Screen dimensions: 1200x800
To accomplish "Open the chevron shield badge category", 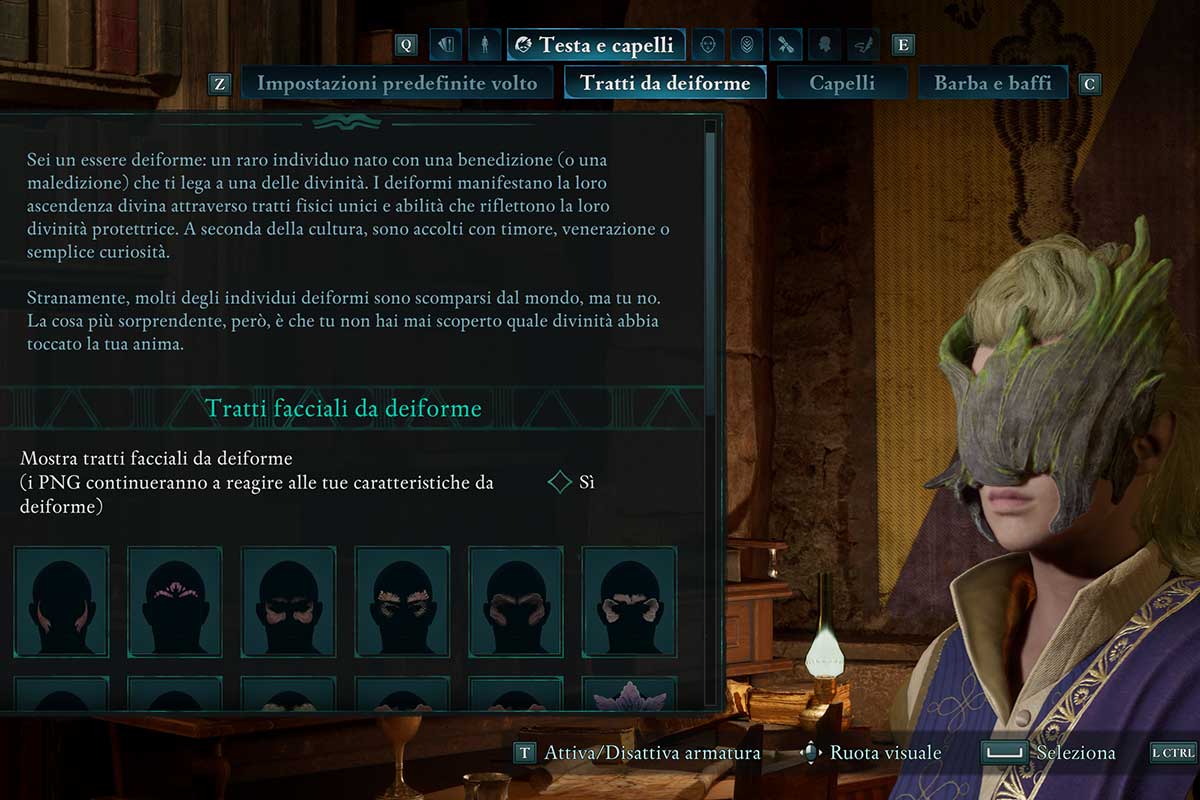I will pyautogui.click(x=746, y=45).
